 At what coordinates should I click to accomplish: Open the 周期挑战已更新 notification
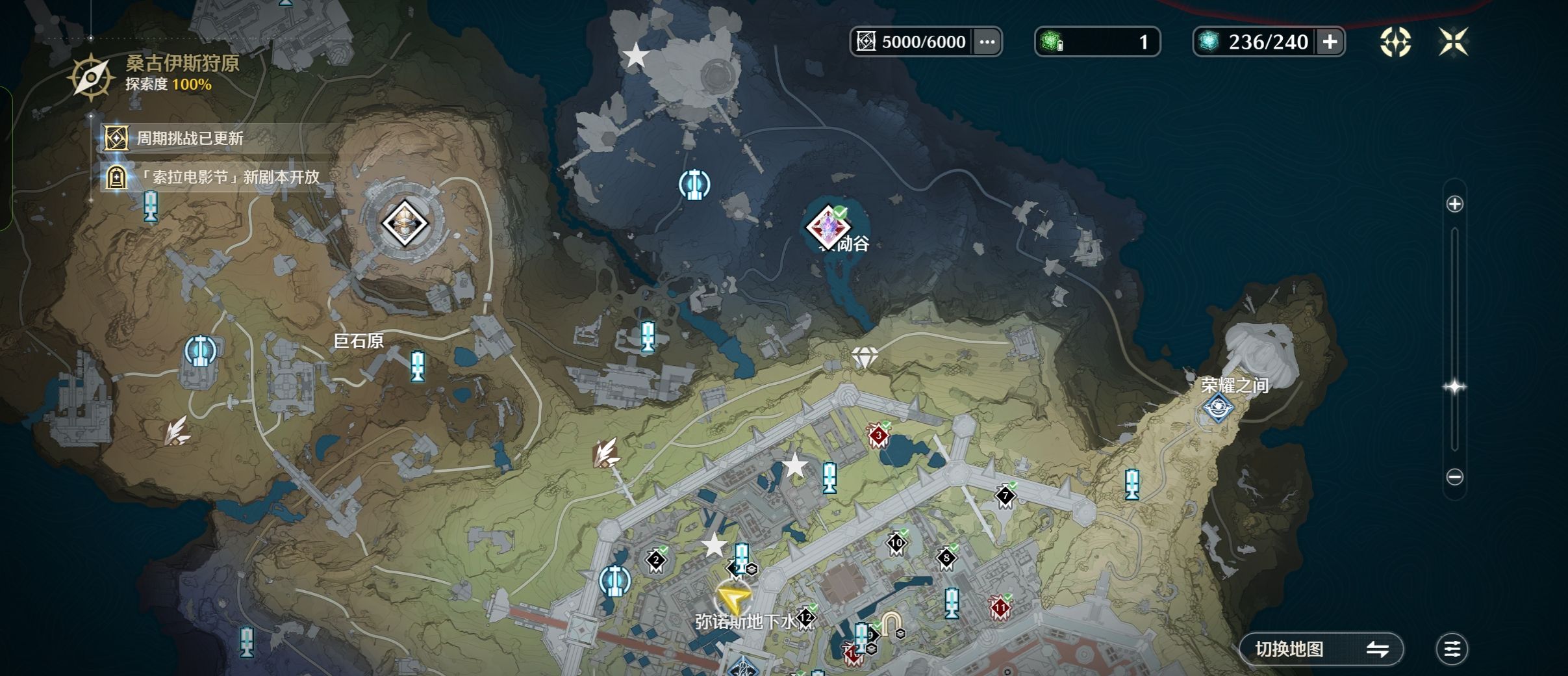(190, 138)
